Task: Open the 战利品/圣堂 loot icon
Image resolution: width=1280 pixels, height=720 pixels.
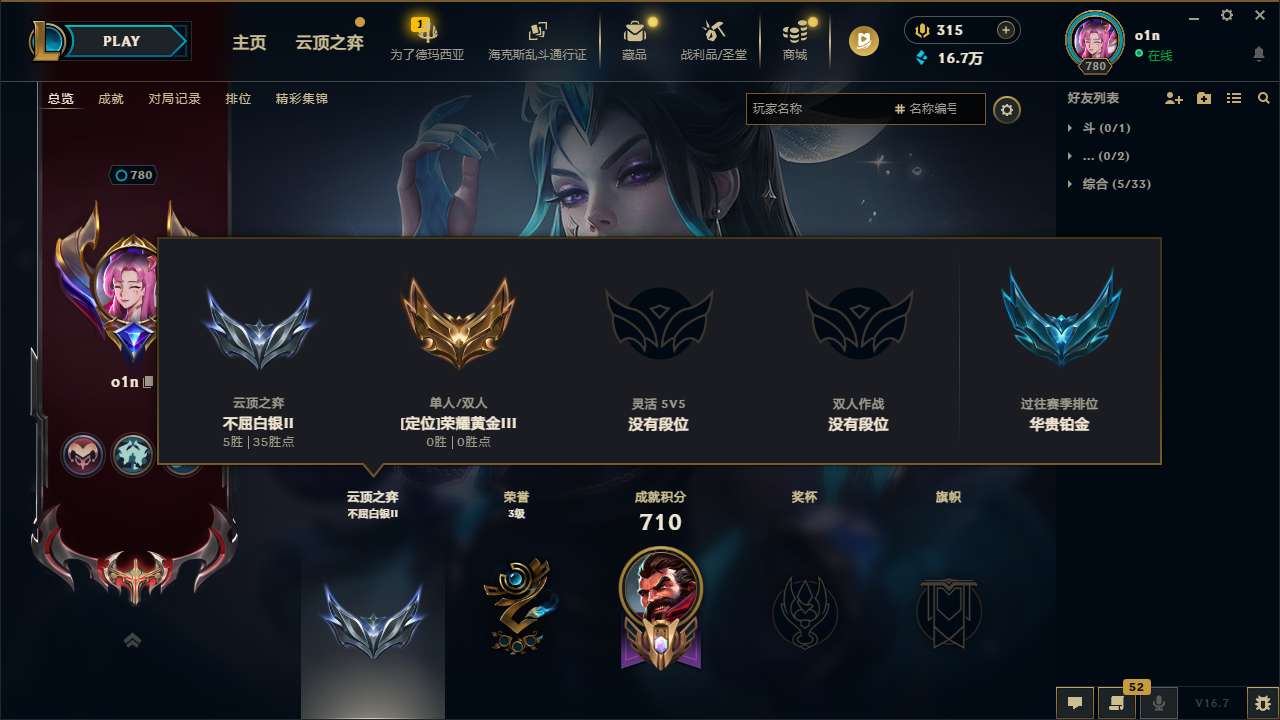Action: tap(713, 35)
